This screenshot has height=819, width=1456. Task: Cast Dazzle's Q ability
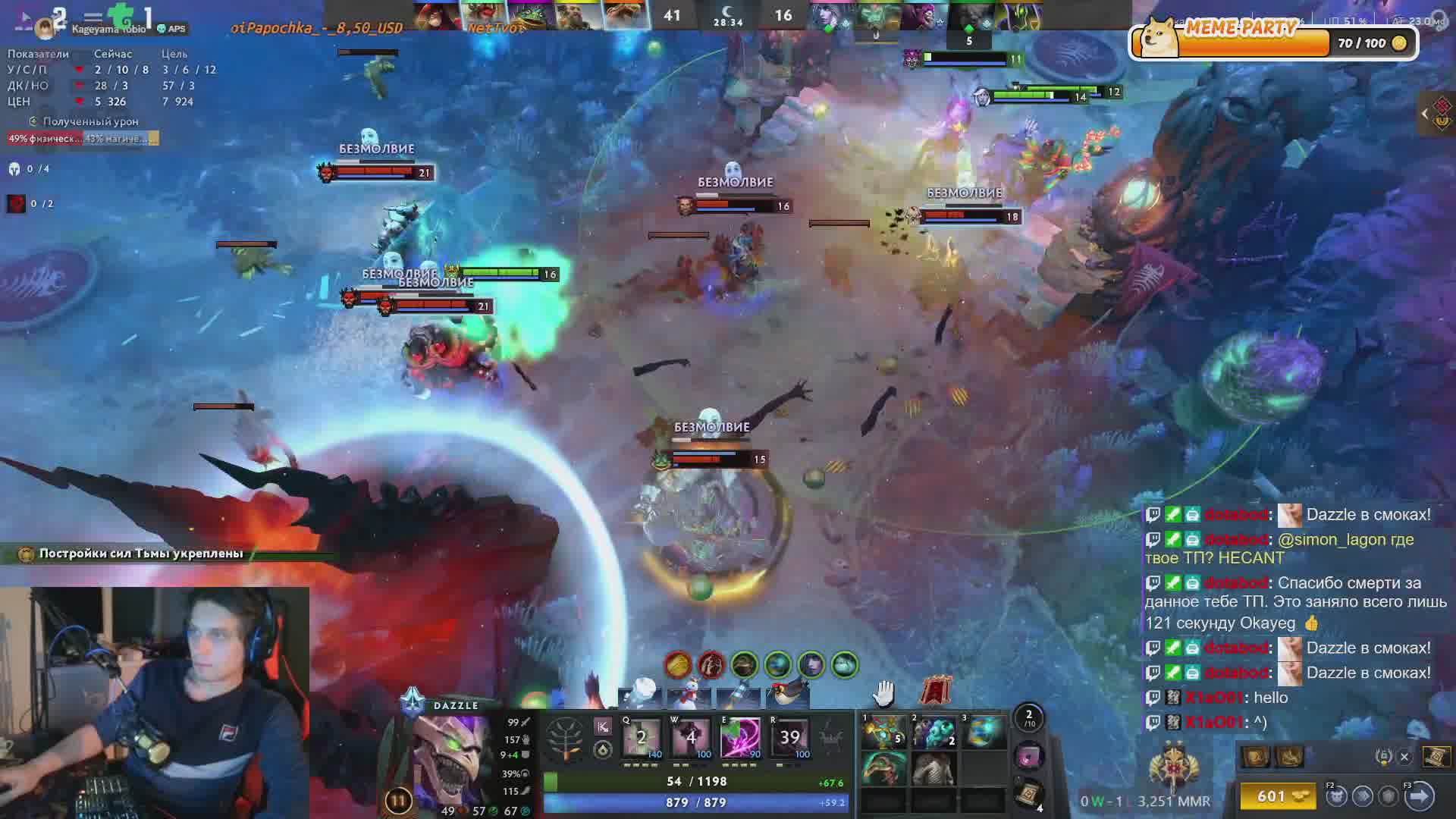click(x=642, y=737)
